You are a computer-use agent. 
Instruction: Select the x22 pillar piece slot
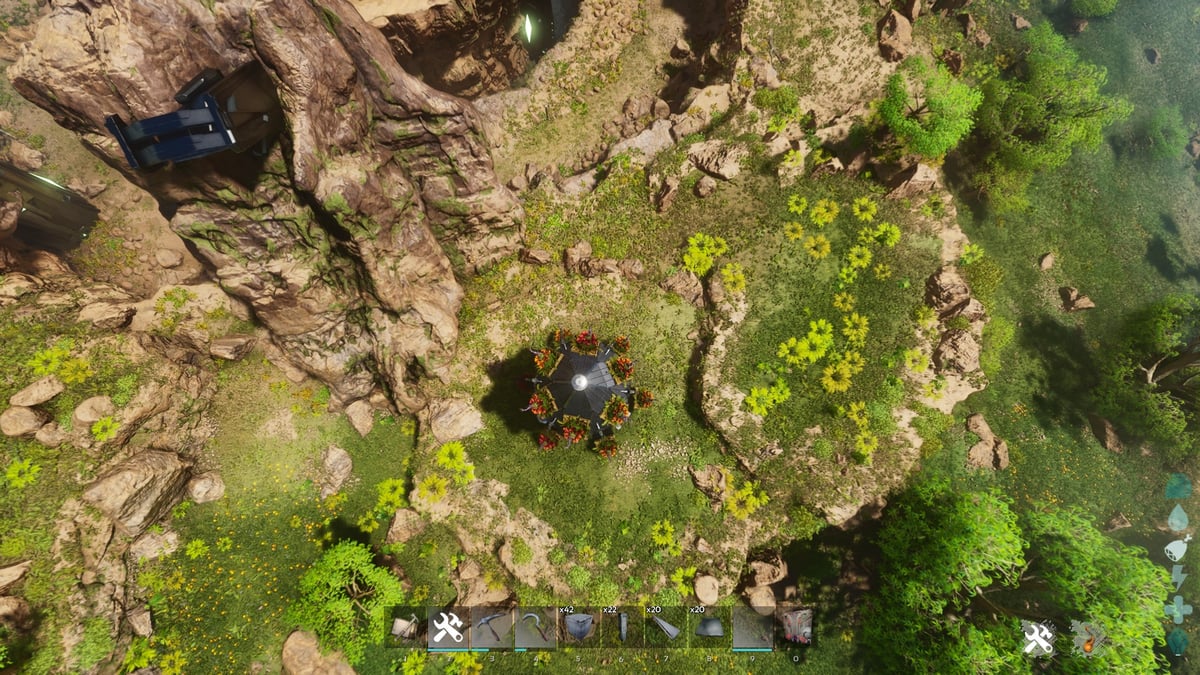[621, 627]
